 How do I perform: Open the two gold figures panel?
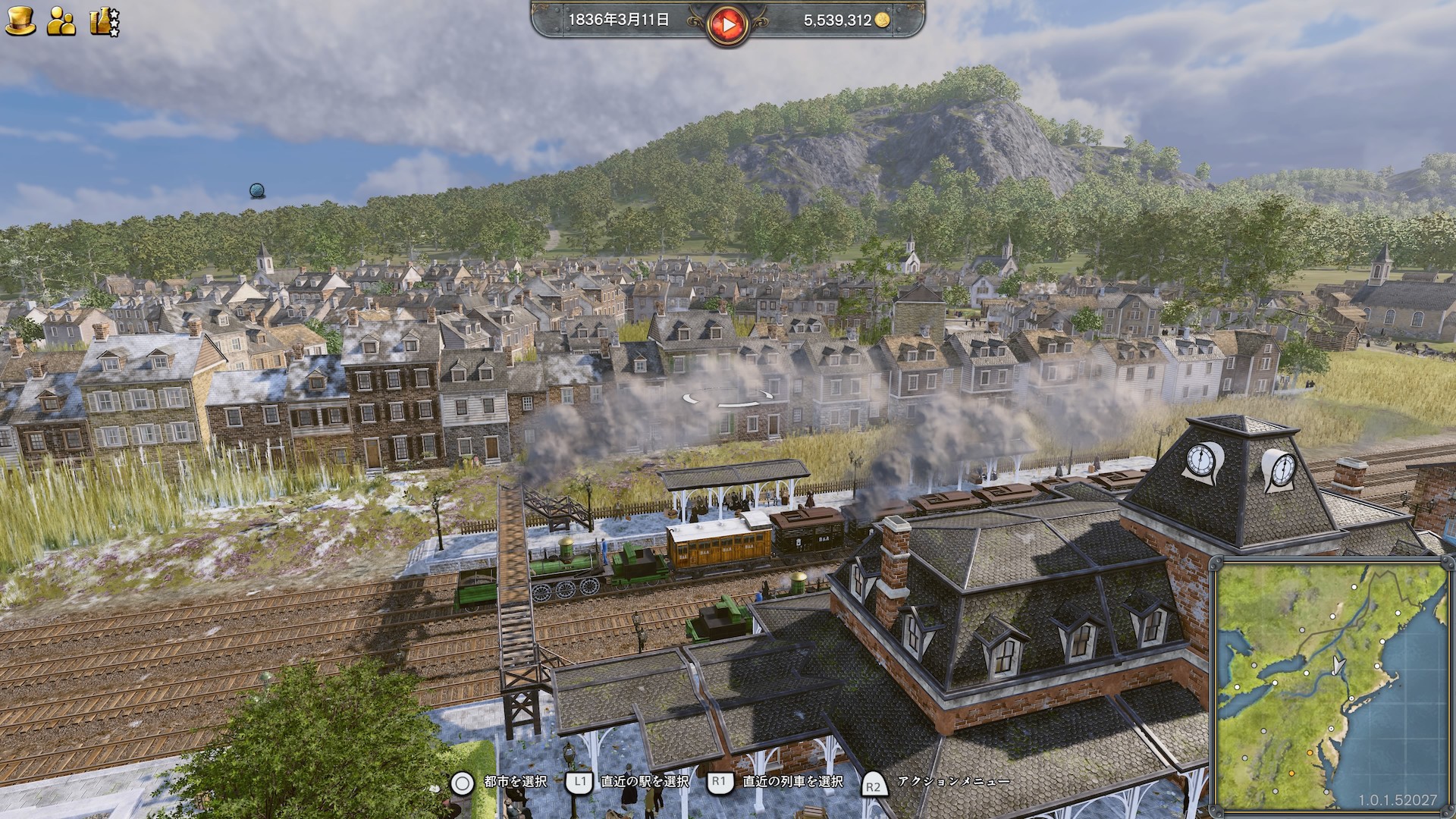61,21
